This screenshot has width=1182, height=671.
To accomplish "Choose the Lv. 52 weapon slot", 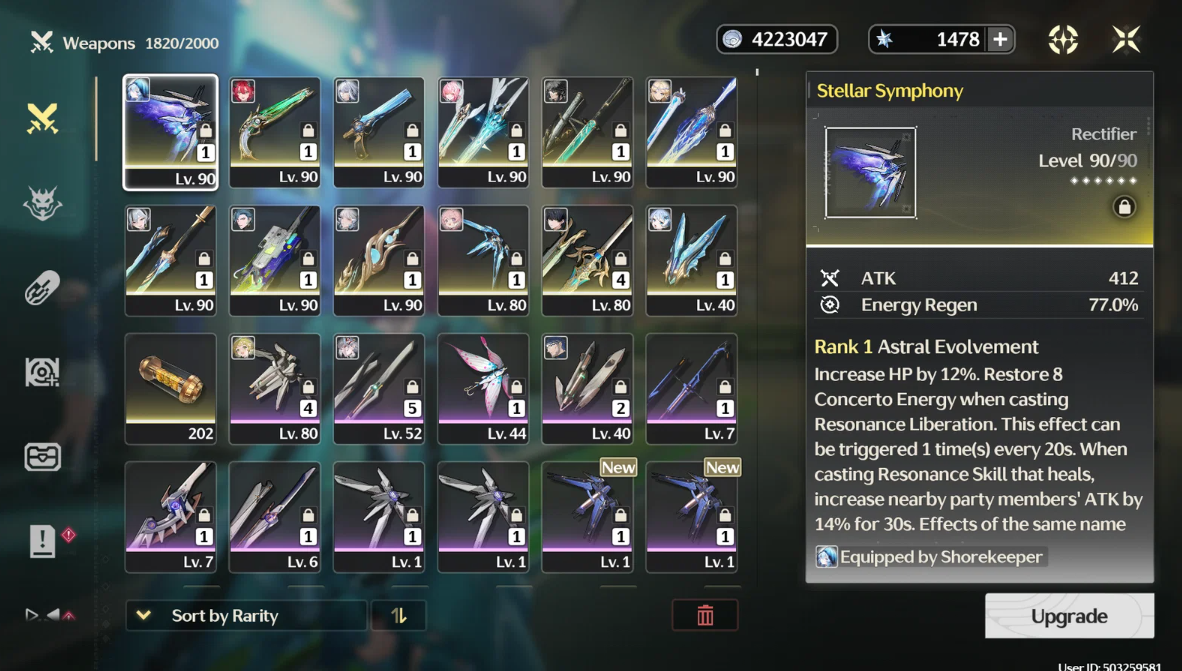I will (x=379, y=388).
